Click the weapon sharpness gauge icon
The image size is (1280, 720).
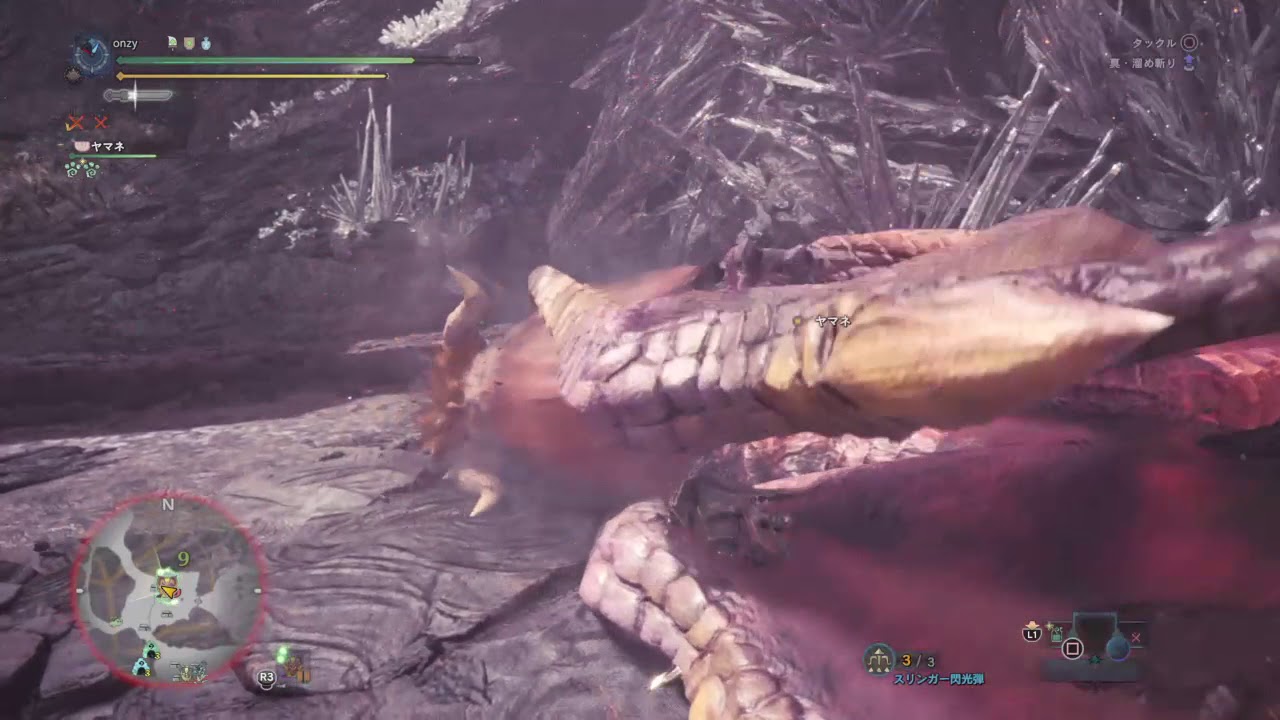click(138, 95)
